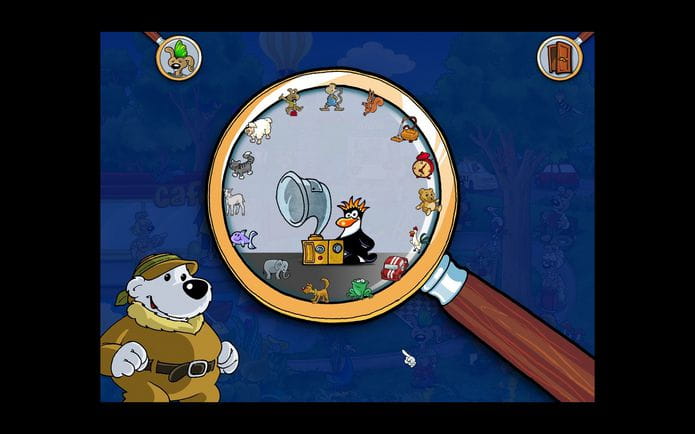Select the orange teapot icon
The height and width of the screenshot is (434, 695).
click(410, 131)
